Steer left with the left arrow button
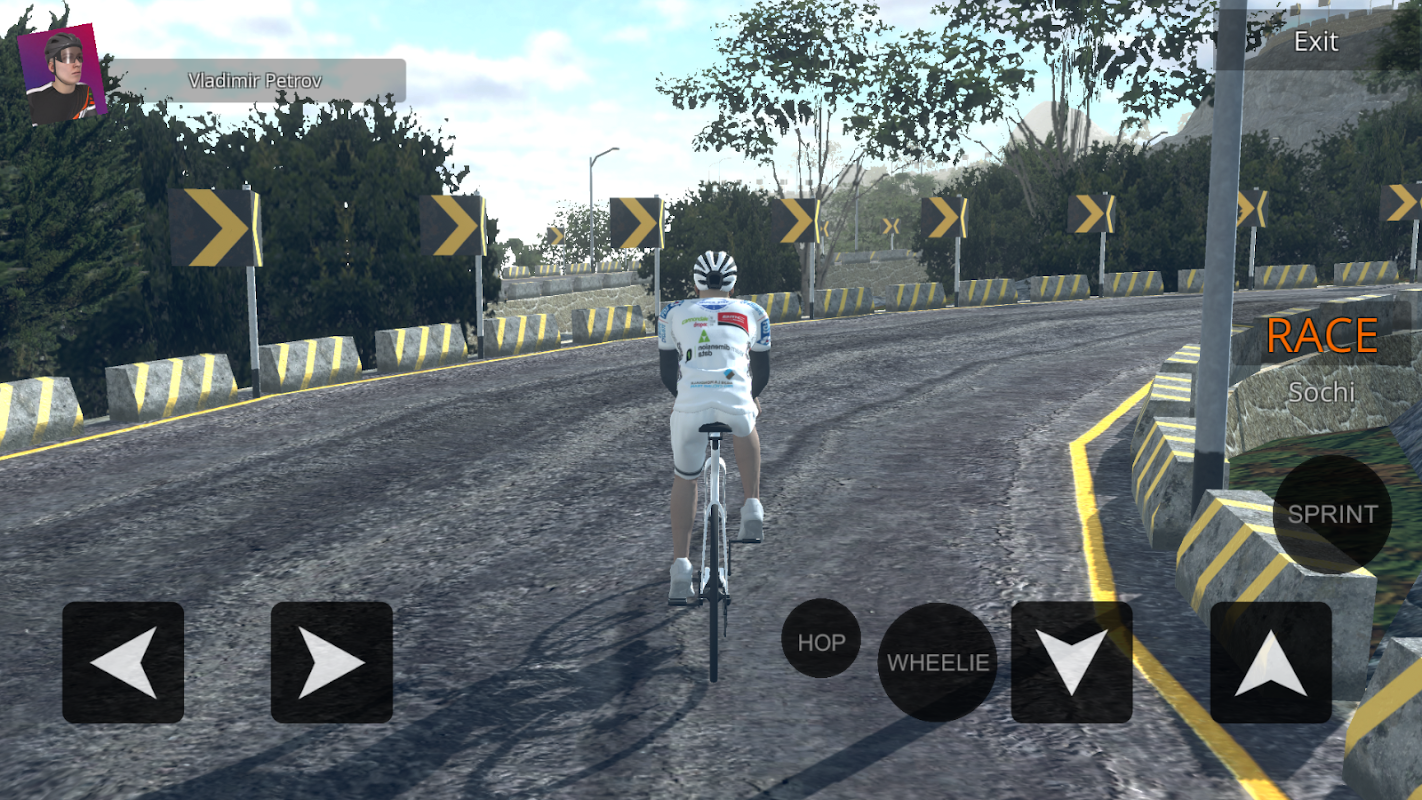The height and width of the screenshot is (800, 1422). (123, 662)
